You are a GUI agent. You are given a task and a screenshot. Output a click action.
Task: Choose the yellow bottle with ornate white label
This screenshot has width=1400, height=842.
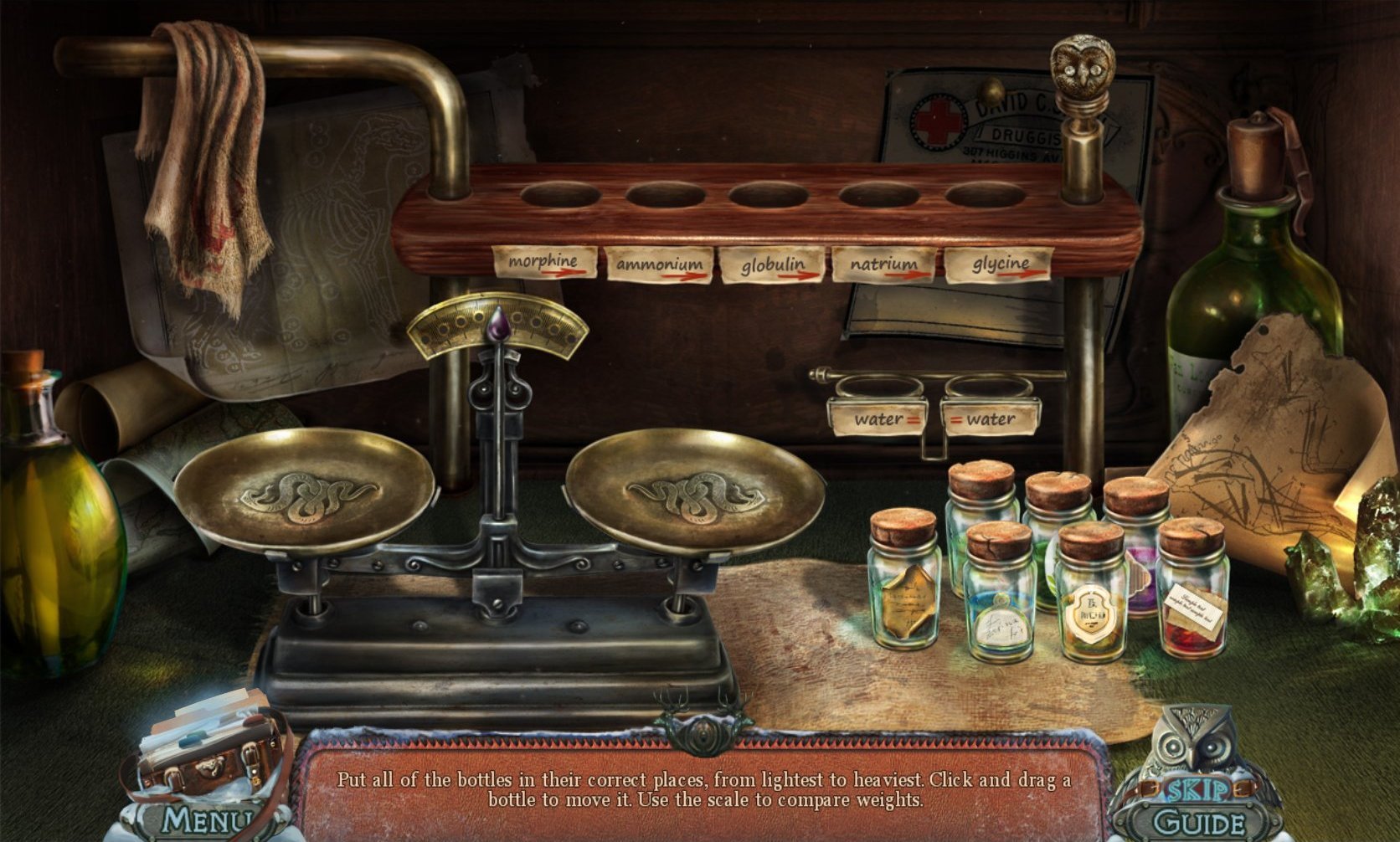point(1090,596)
